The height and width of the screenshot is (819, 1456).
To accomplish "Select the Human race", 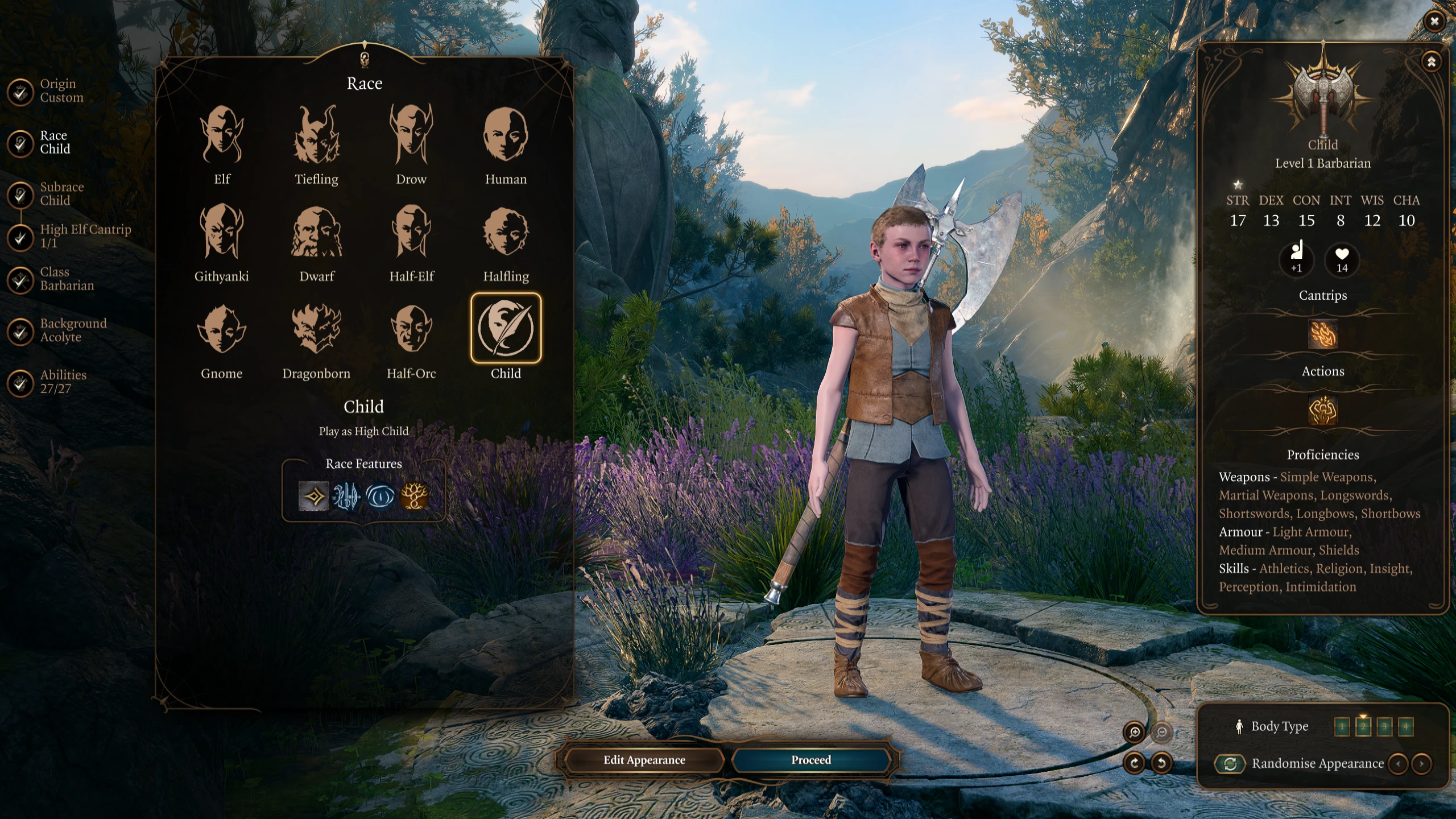I will point(506,135).
